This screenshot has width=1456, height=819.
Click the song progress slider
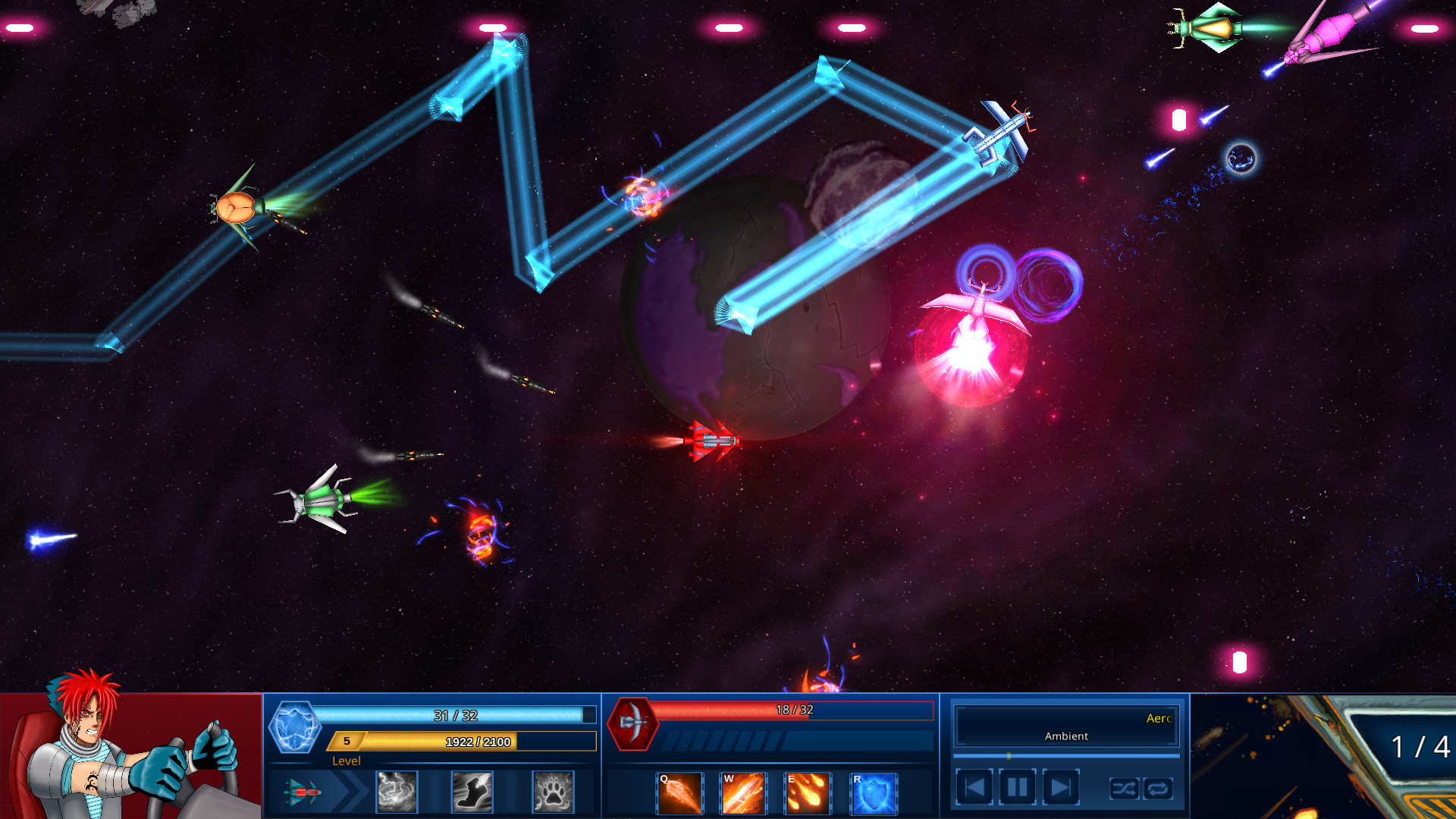[x=1065, y=755]
